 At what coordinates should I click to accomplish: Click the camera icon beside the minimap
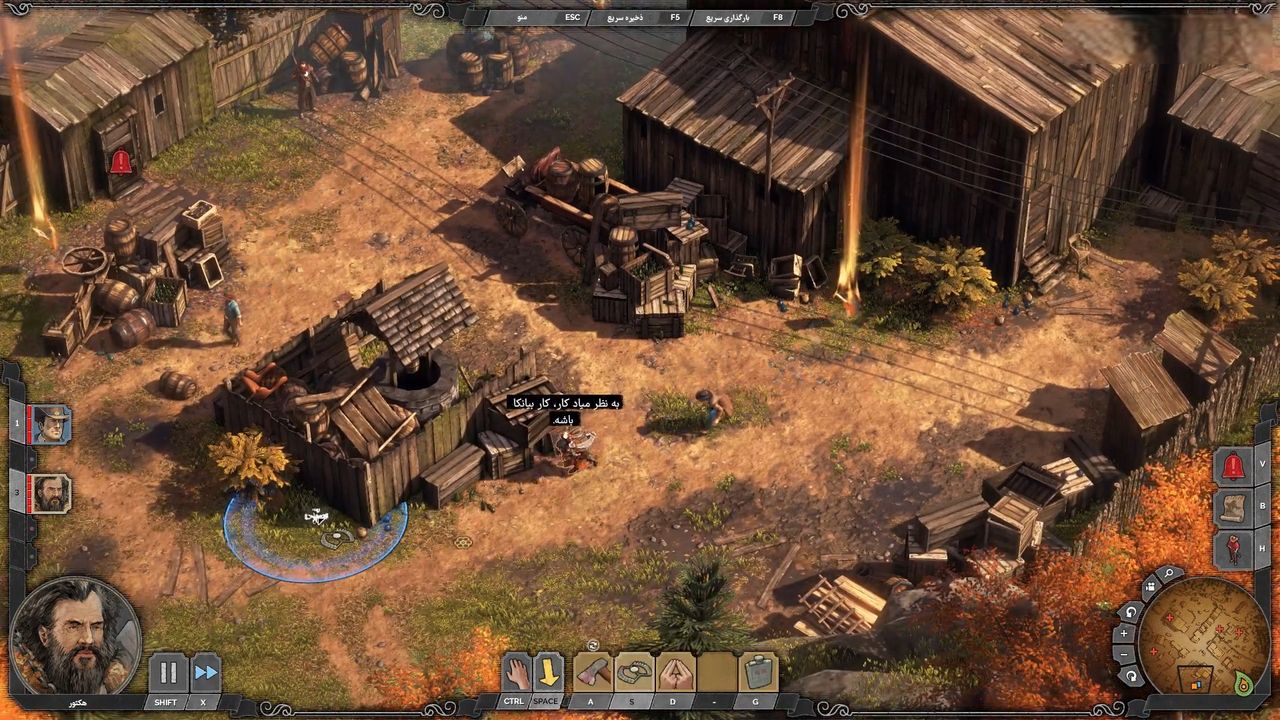1149,587
